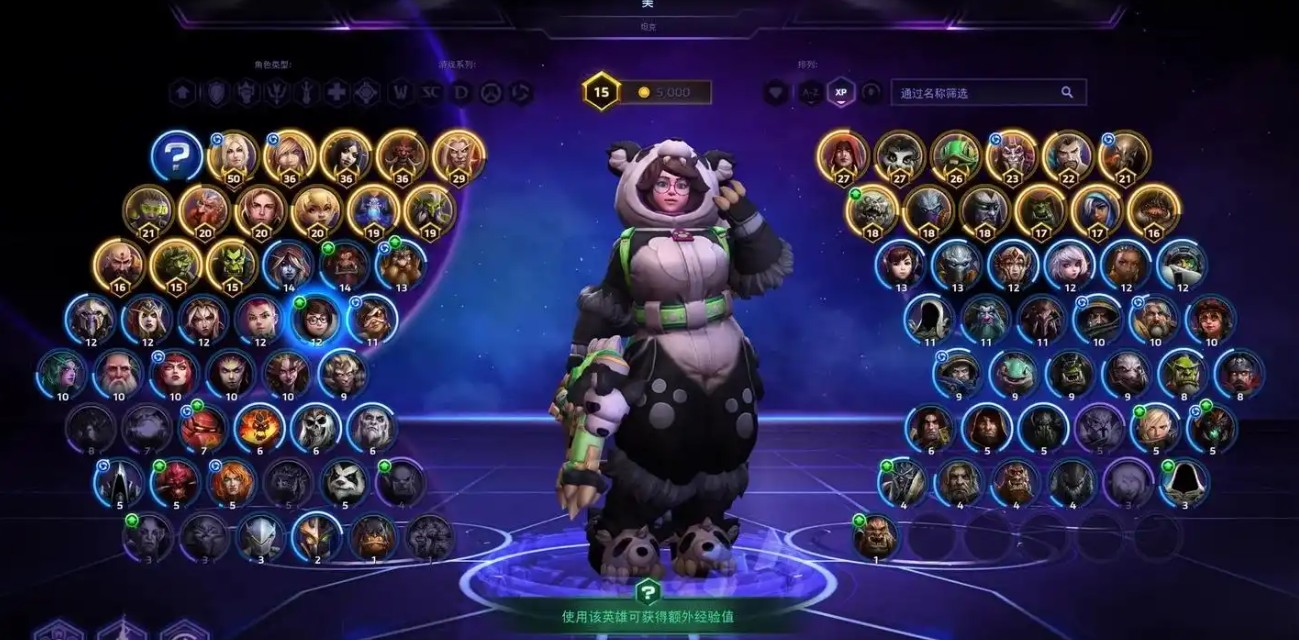Screen dimensions: 1299x640
Task: Pick the level 22 bearded hero portrait
Action: click(1067, 155)
